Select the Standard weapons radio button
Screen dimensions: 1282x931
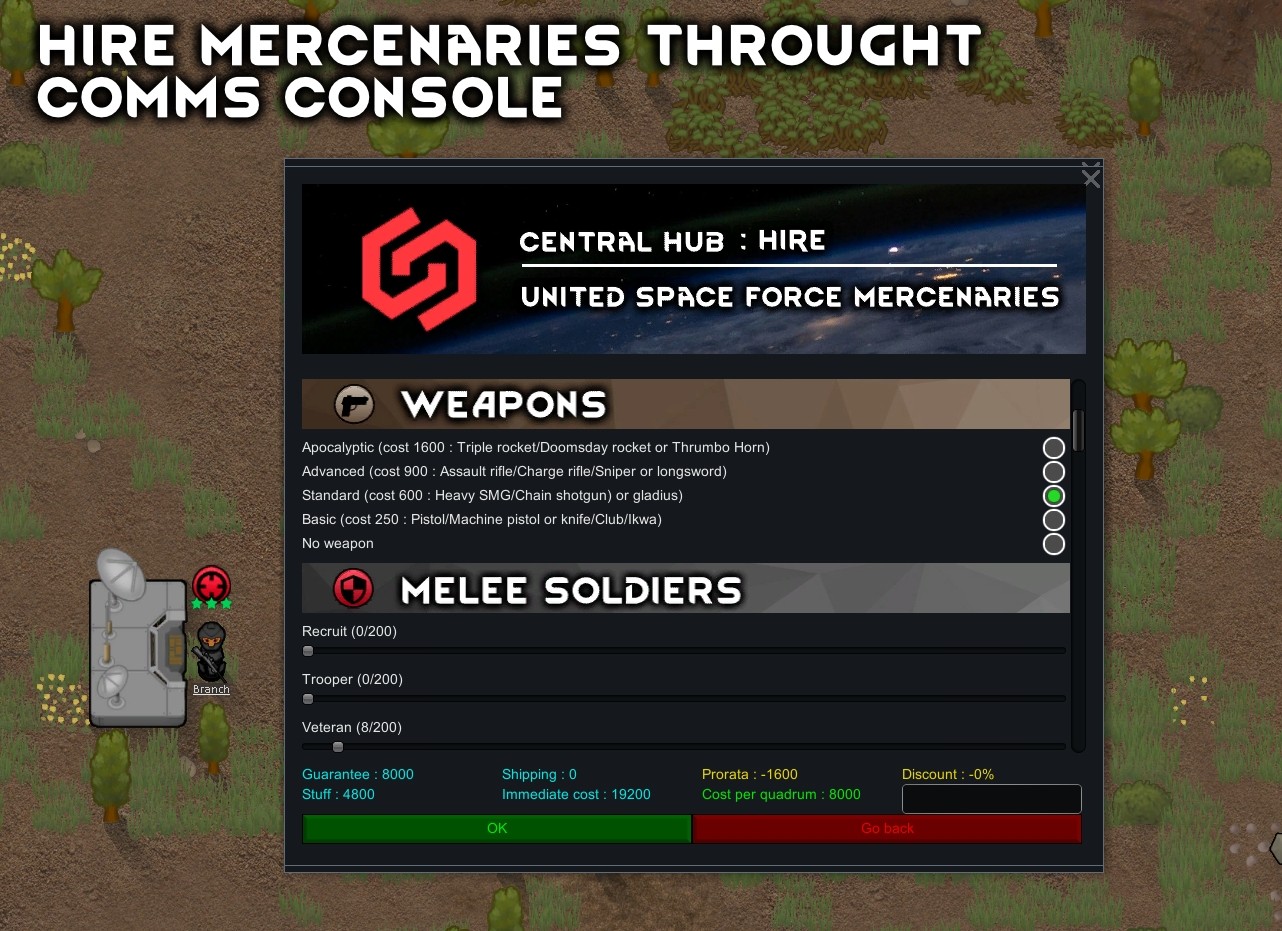tap(1053, 495)
